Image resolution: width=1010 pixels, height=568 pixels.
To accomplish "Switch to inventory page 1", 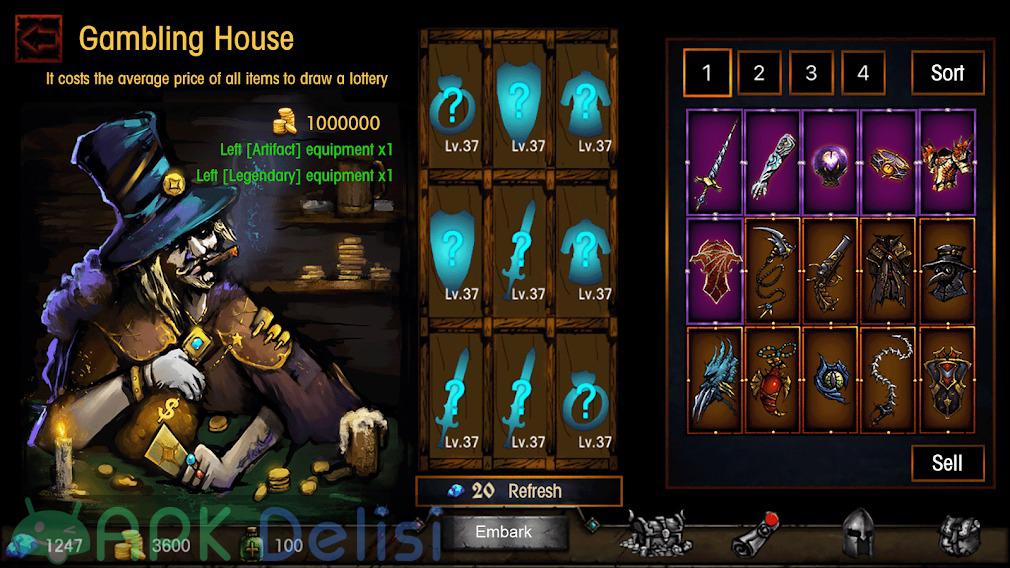I will (707, 73).
